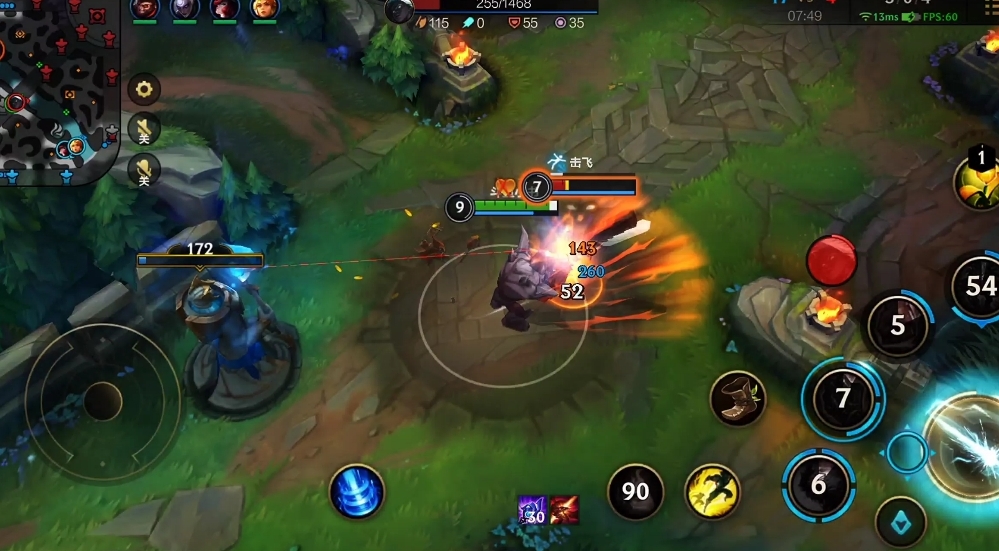Select the pale purple-haired ally portrait
This screenshot has height=551, width=999.
185,9
